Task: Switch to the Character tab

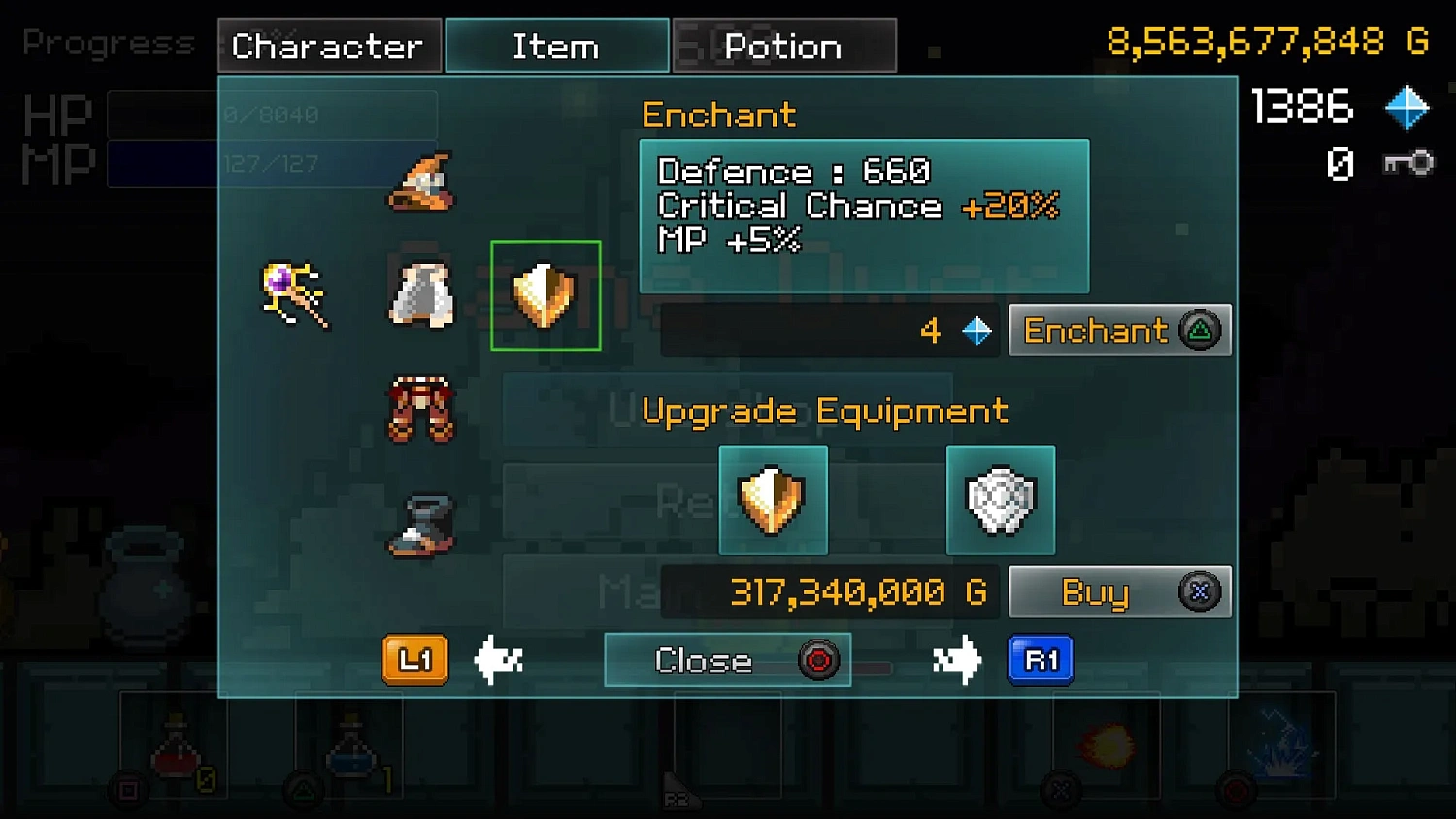Action: click(328, 45)
